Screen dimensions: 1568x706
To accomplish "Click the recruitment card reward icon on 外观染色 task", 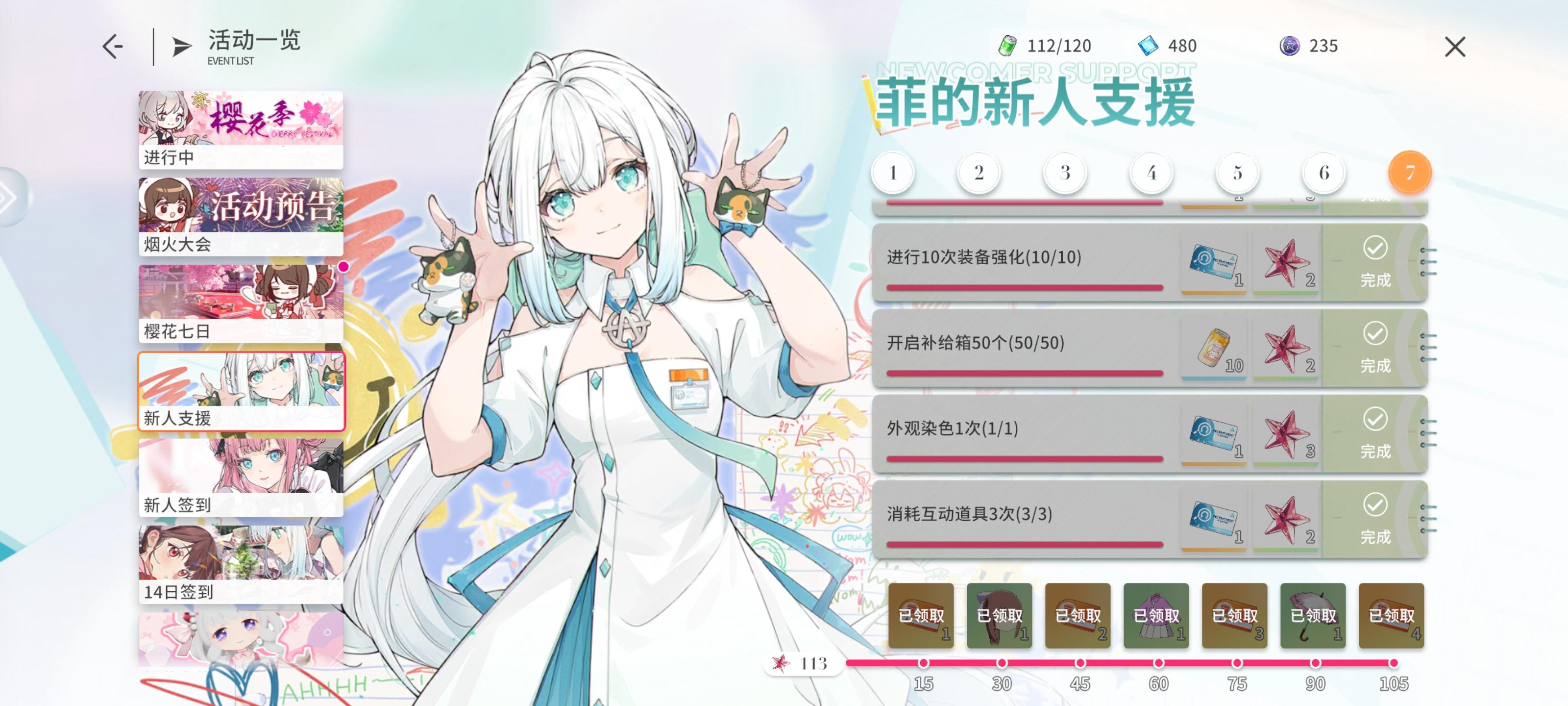I will (1214, 434).
